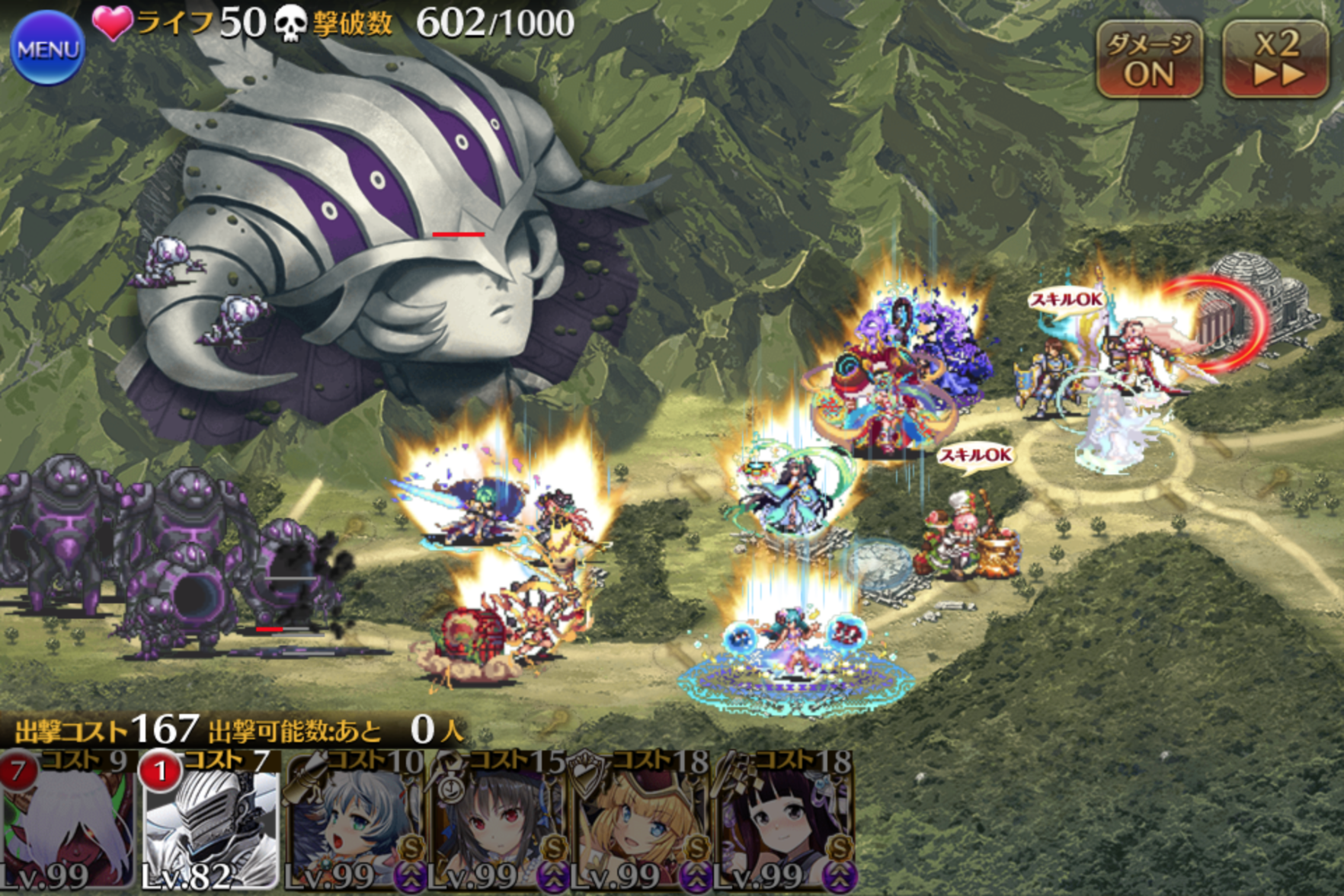Screen dimensions: 1344x896
Task: Tap the スキルOK bubble beside the stone gate
Action: tap(1066, 300)
